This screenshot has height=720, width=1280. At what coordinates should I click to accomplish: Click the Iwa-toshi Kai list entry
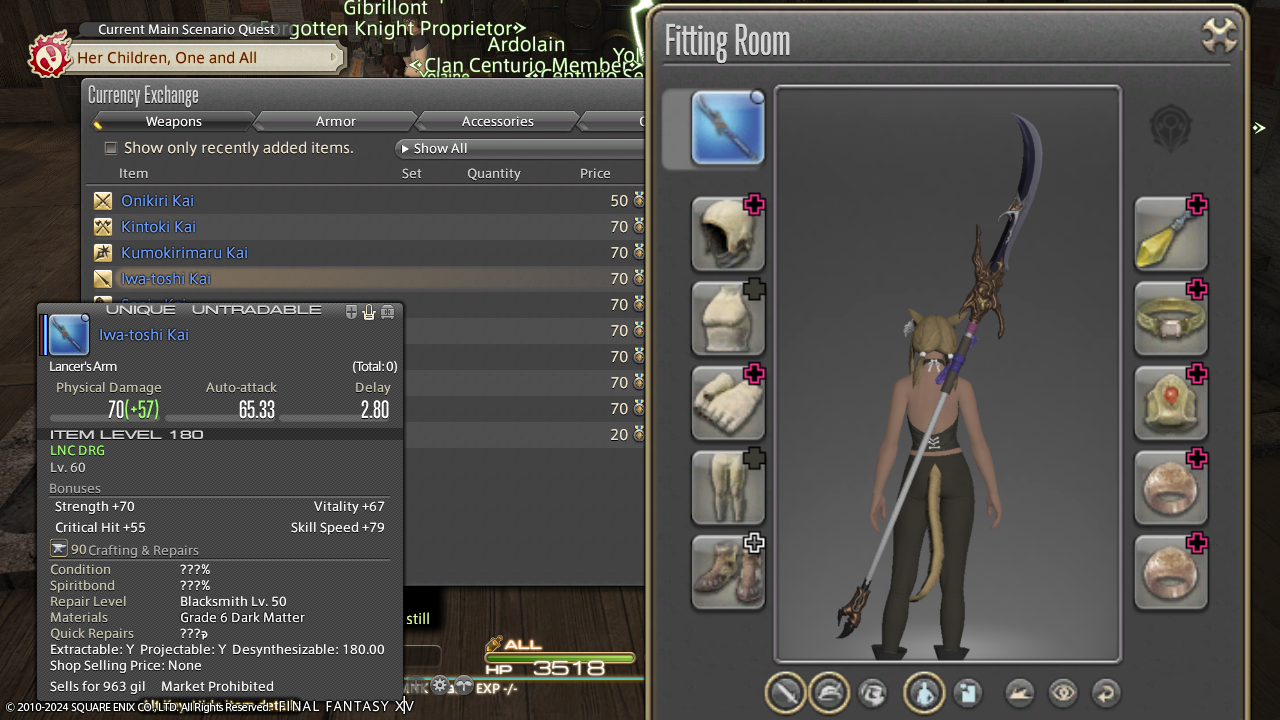click(166, 279)
